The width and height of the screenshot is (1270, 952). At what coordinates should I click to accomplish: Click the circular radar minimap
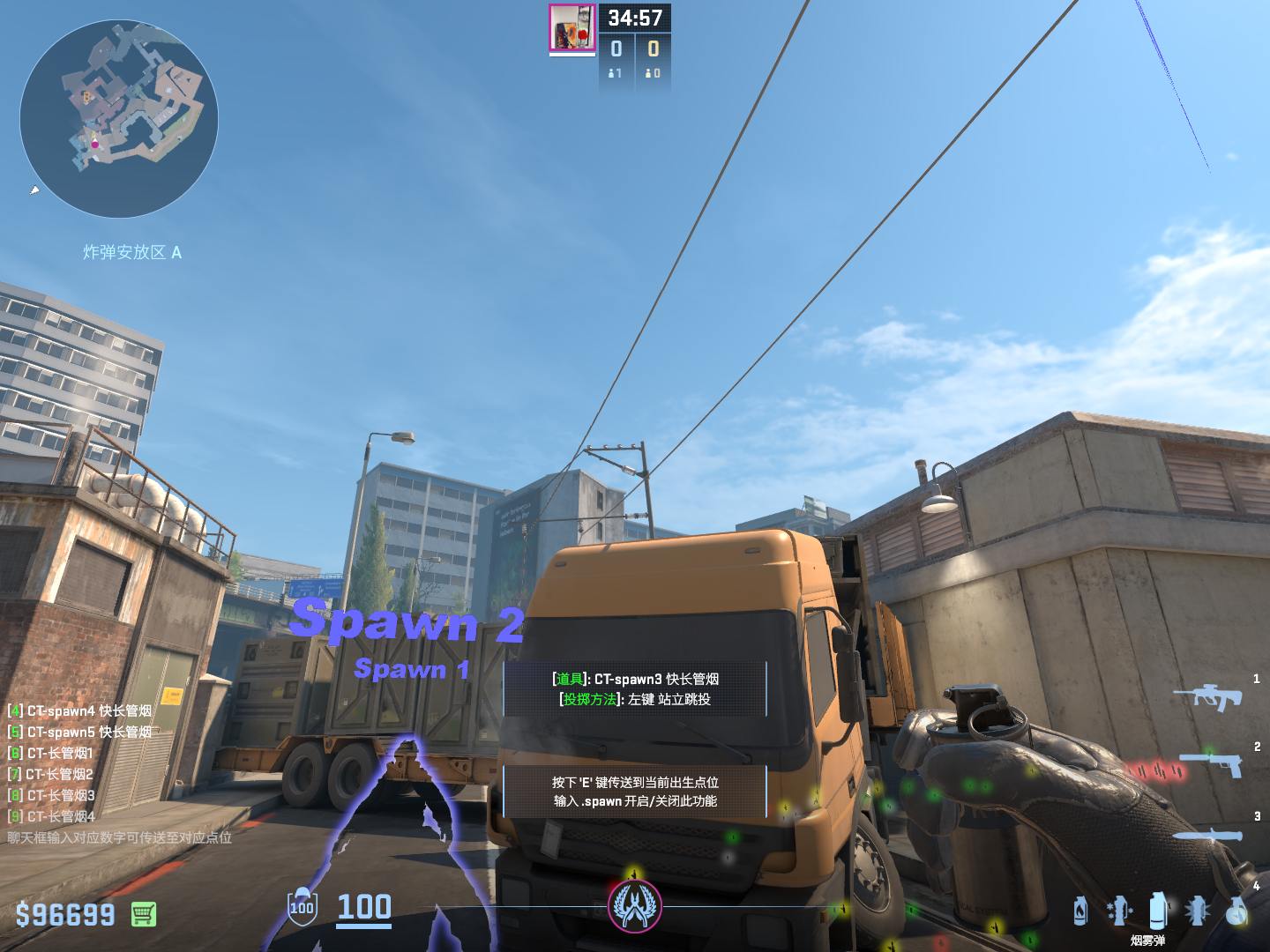click(119, 119)
